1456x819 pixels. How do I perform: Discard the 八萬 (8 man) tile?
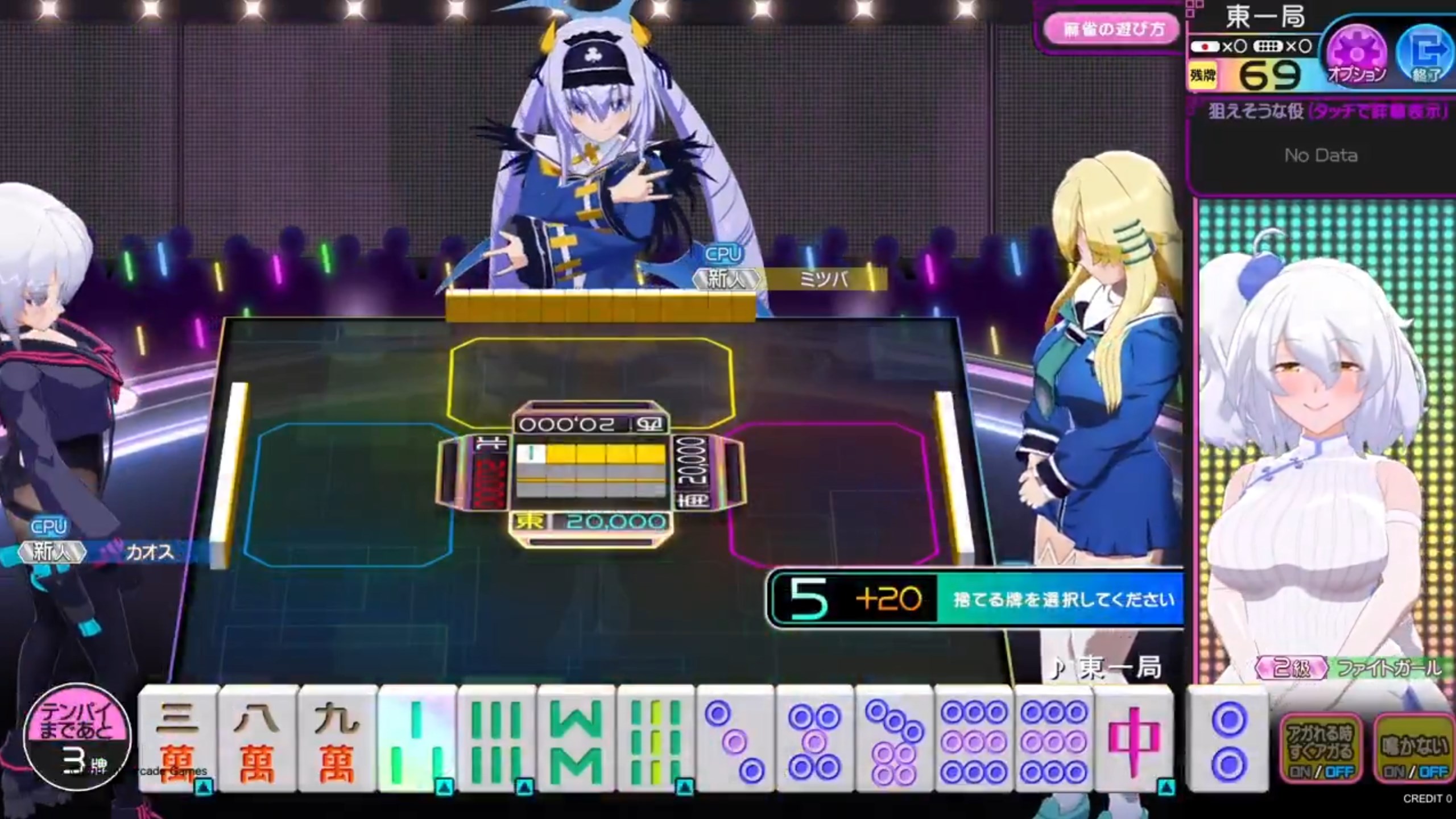point(257,739)
